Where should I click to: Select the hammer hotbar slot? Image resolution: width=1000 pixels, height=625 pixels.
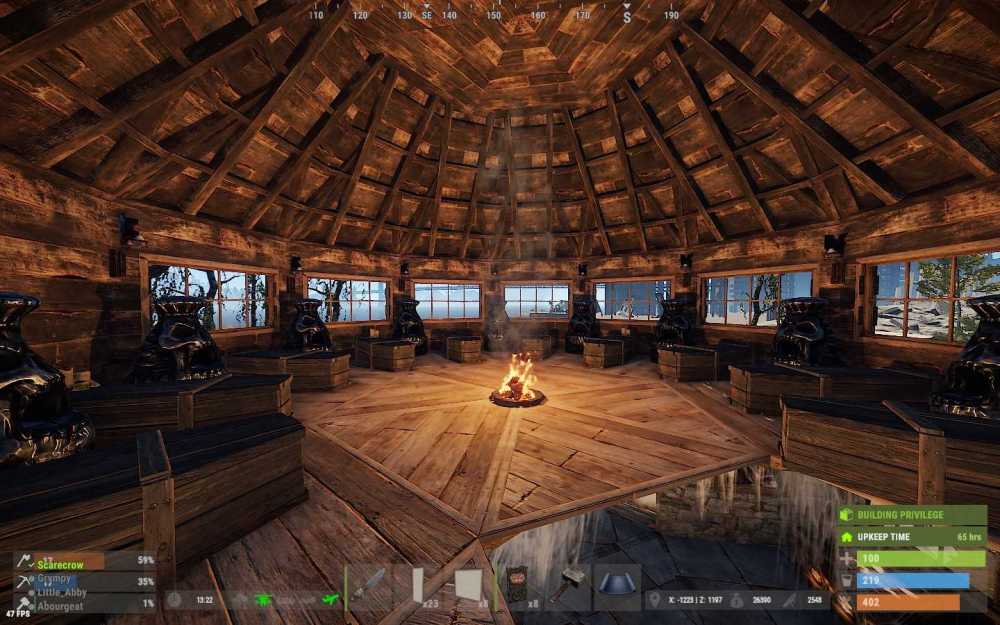567,584
